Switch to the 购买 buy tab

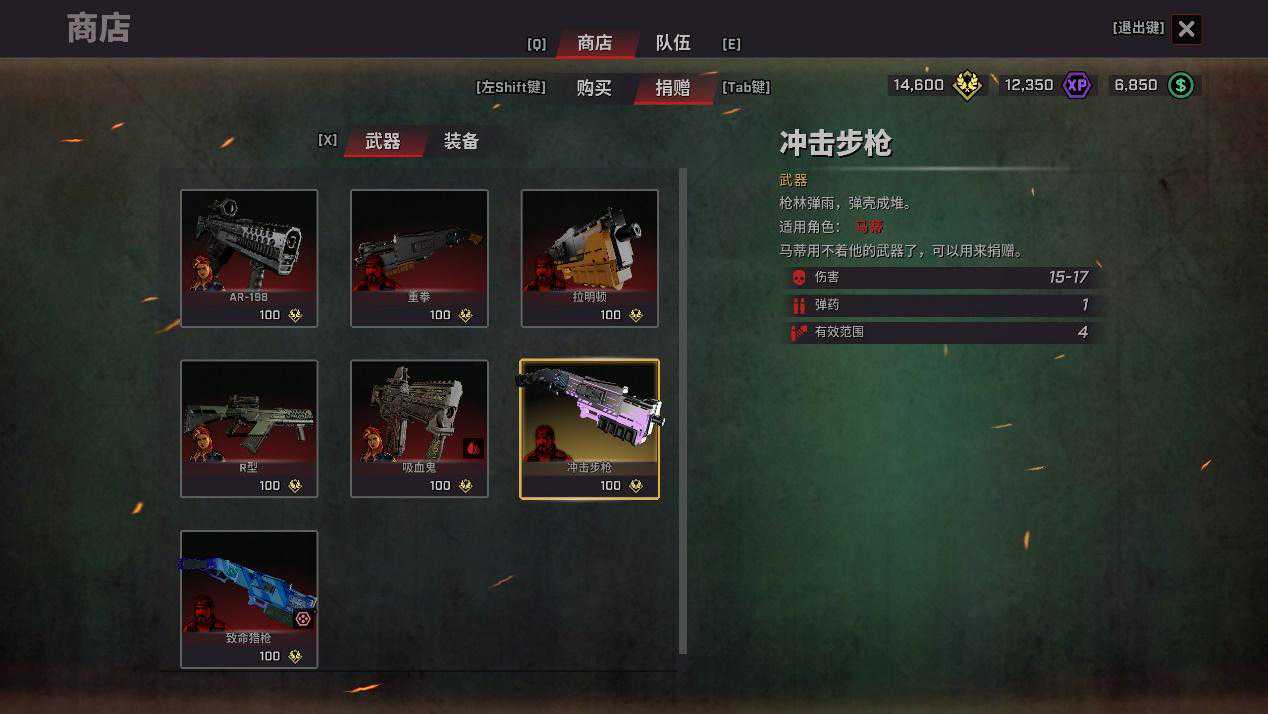594,88
